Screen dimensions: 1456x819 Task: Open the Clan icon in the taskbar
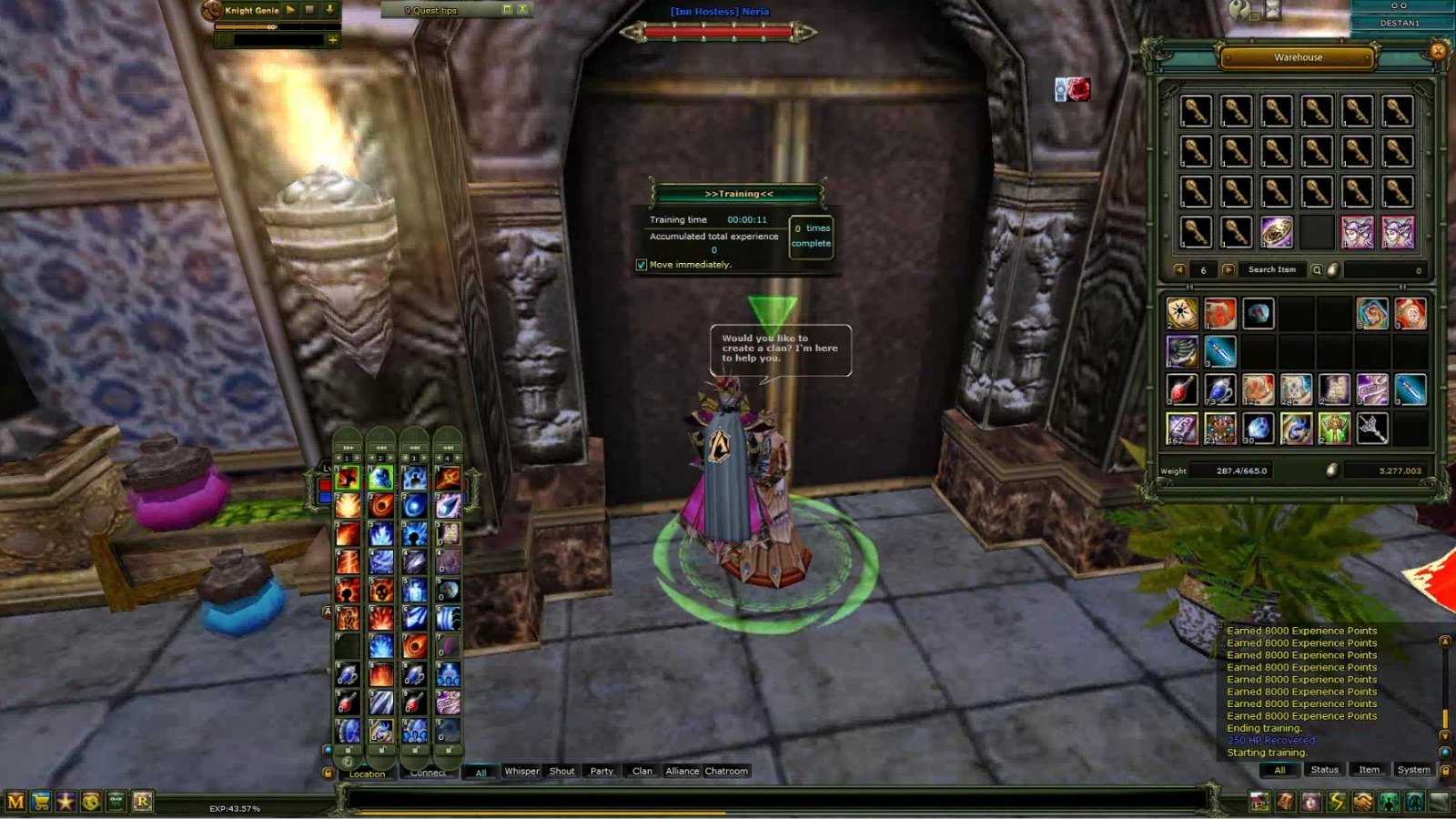(116, 801)
